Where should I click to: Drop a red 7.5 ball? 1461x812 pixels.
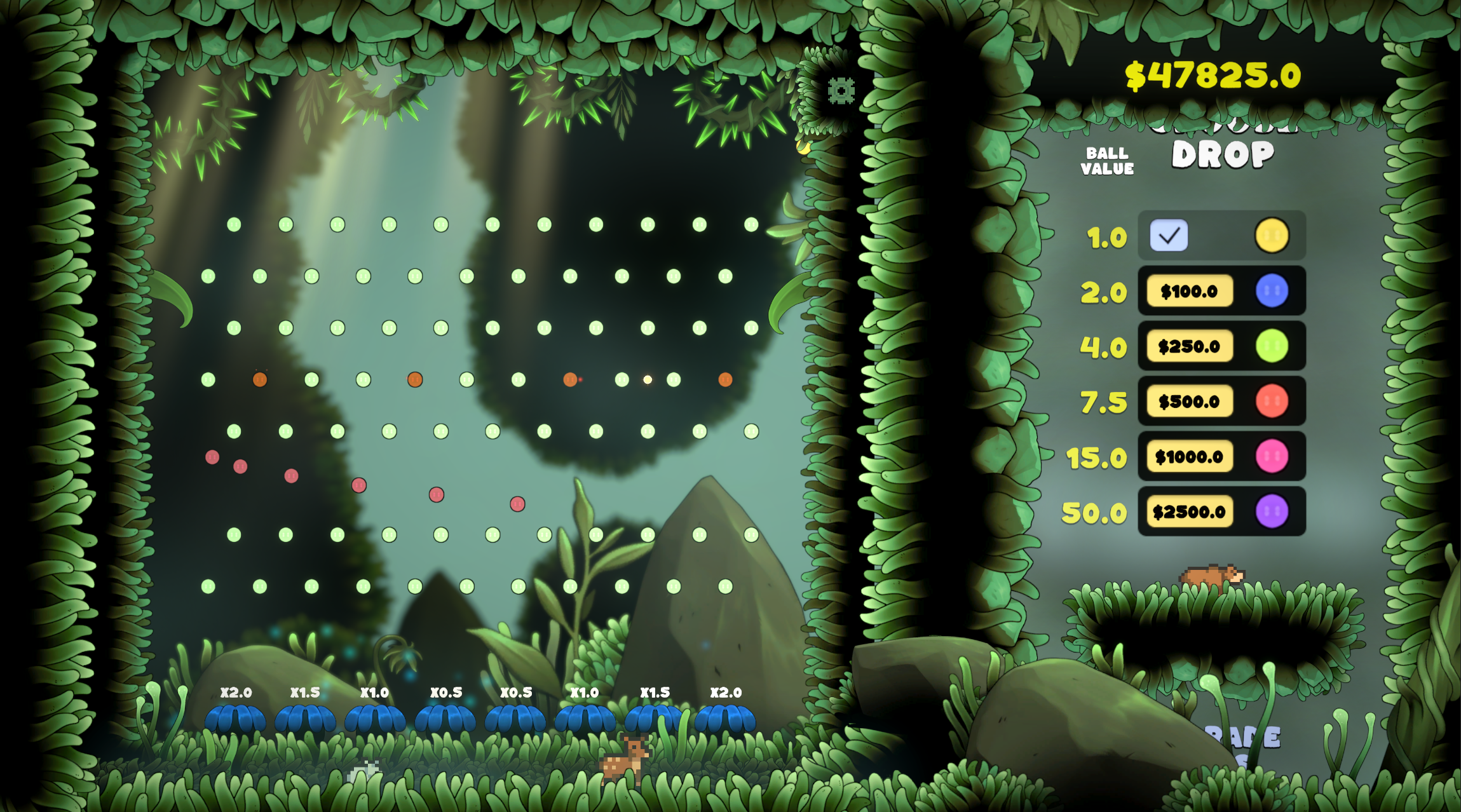click(x=1272, y=402)
